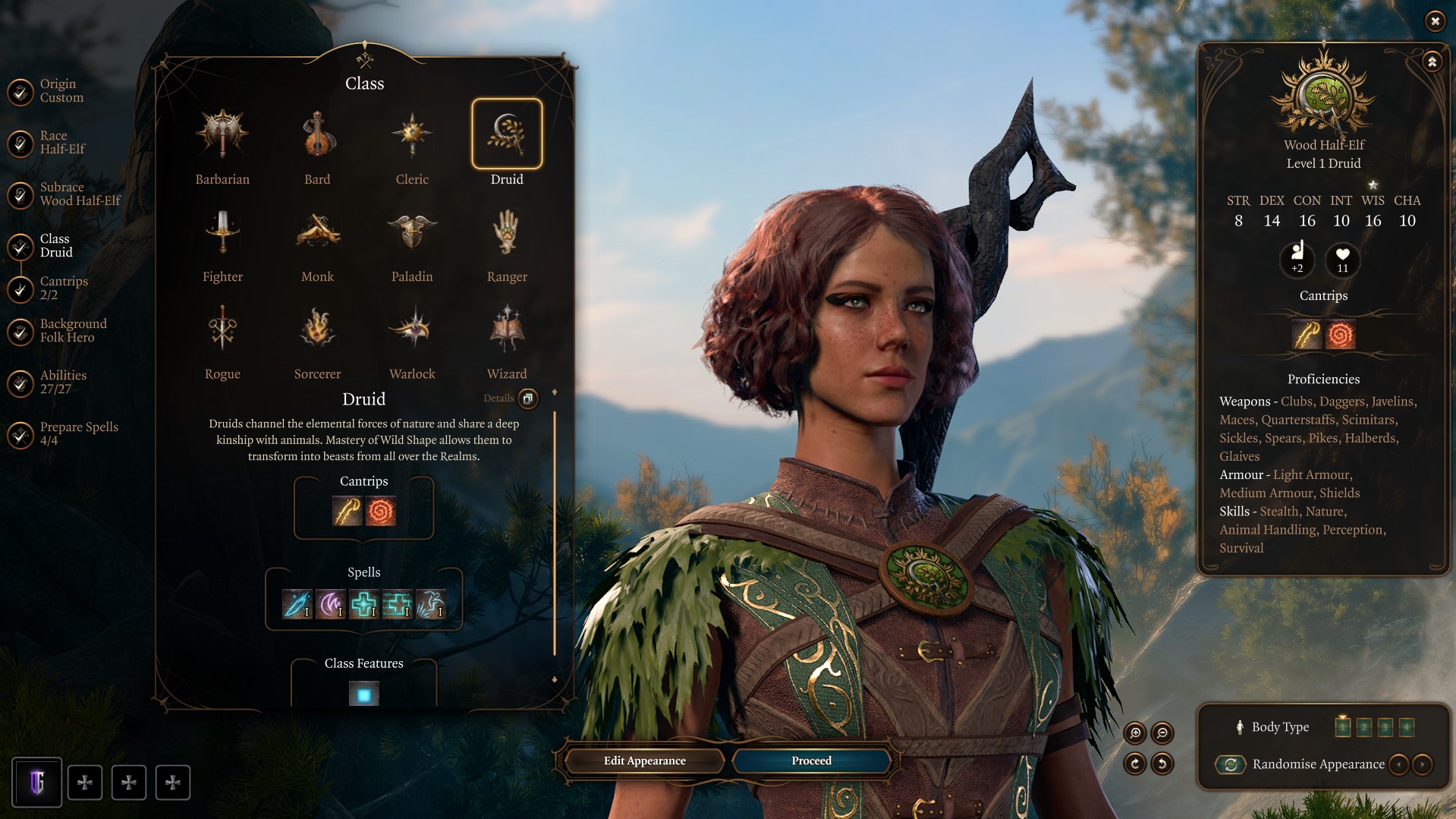Click the Produce Flame cantrip icon
1456x819 pixels.
(379, 512)
